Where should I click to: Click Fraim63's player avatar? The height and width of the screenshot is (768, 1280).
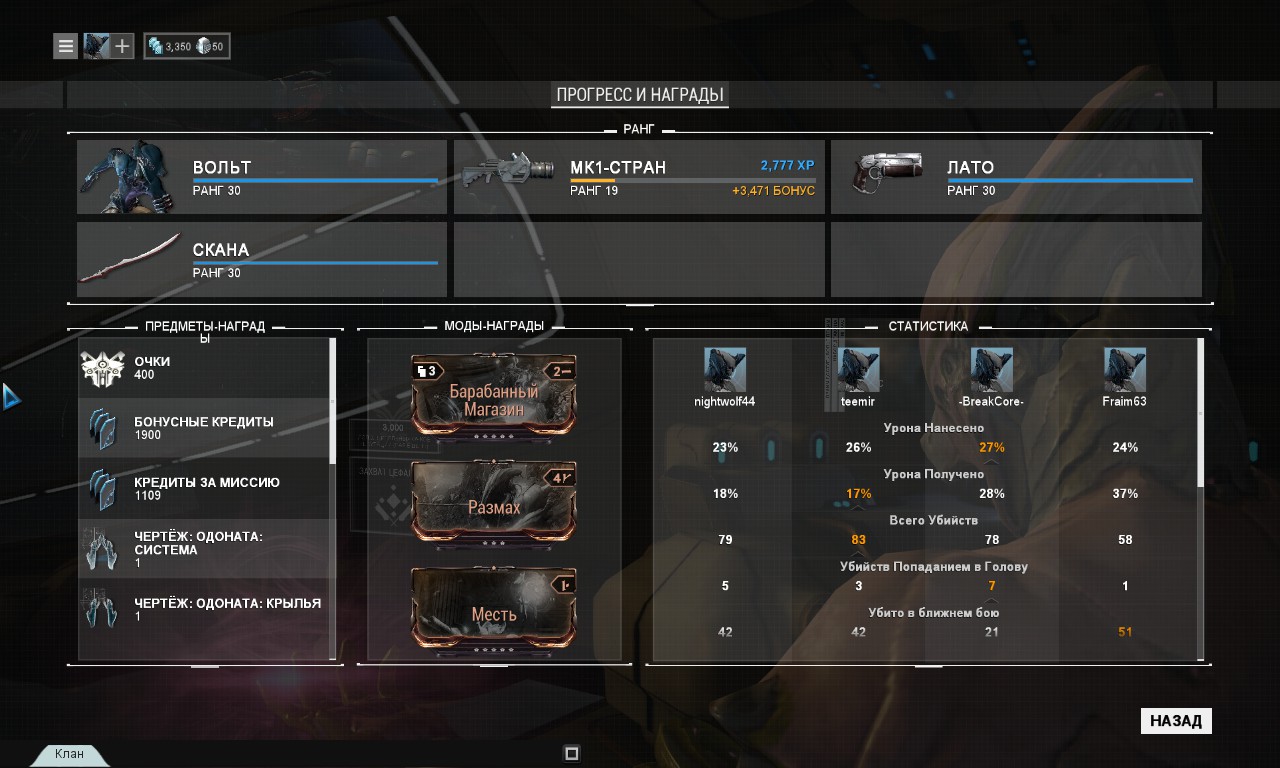coord(1125,370)
